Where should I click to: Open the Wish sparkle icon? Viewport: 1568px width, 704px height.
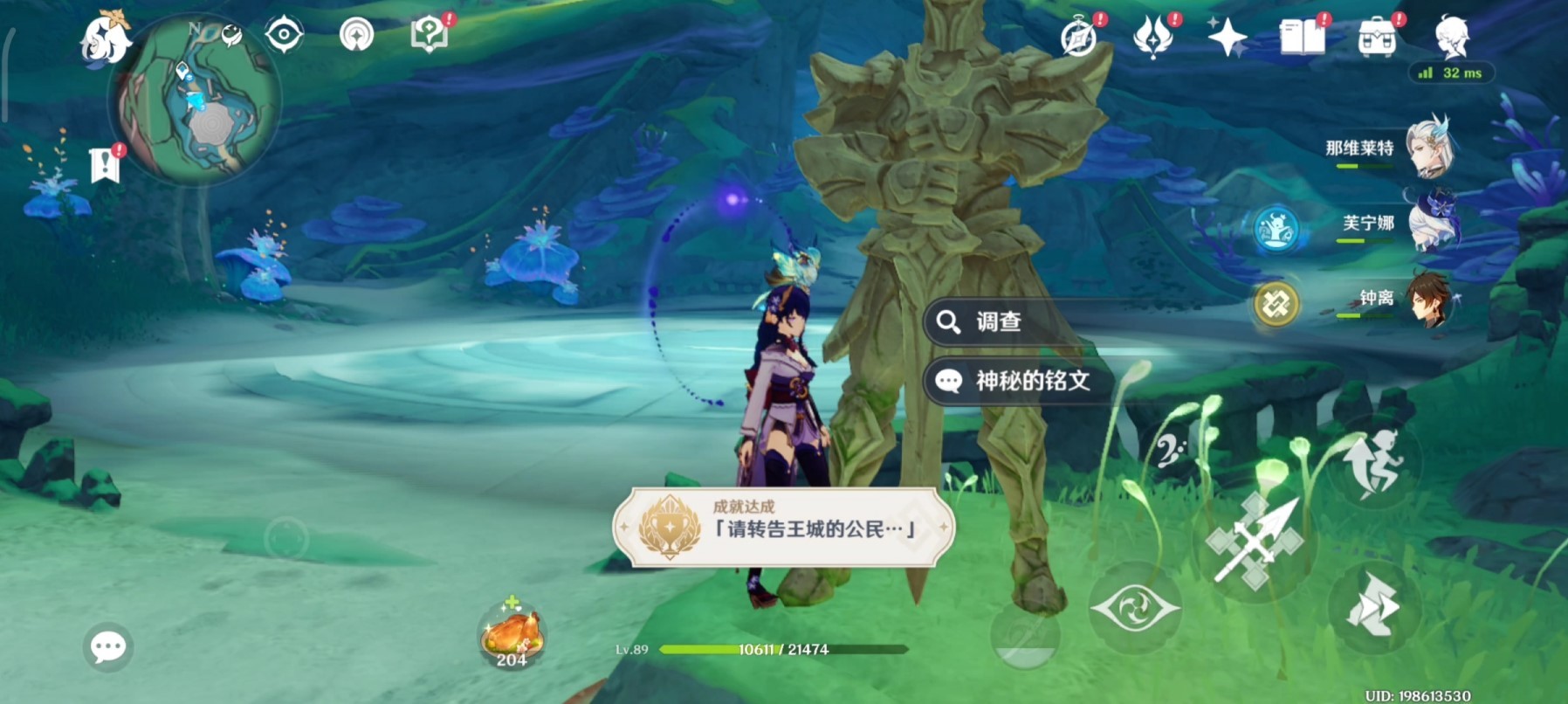click(1228, 37)
